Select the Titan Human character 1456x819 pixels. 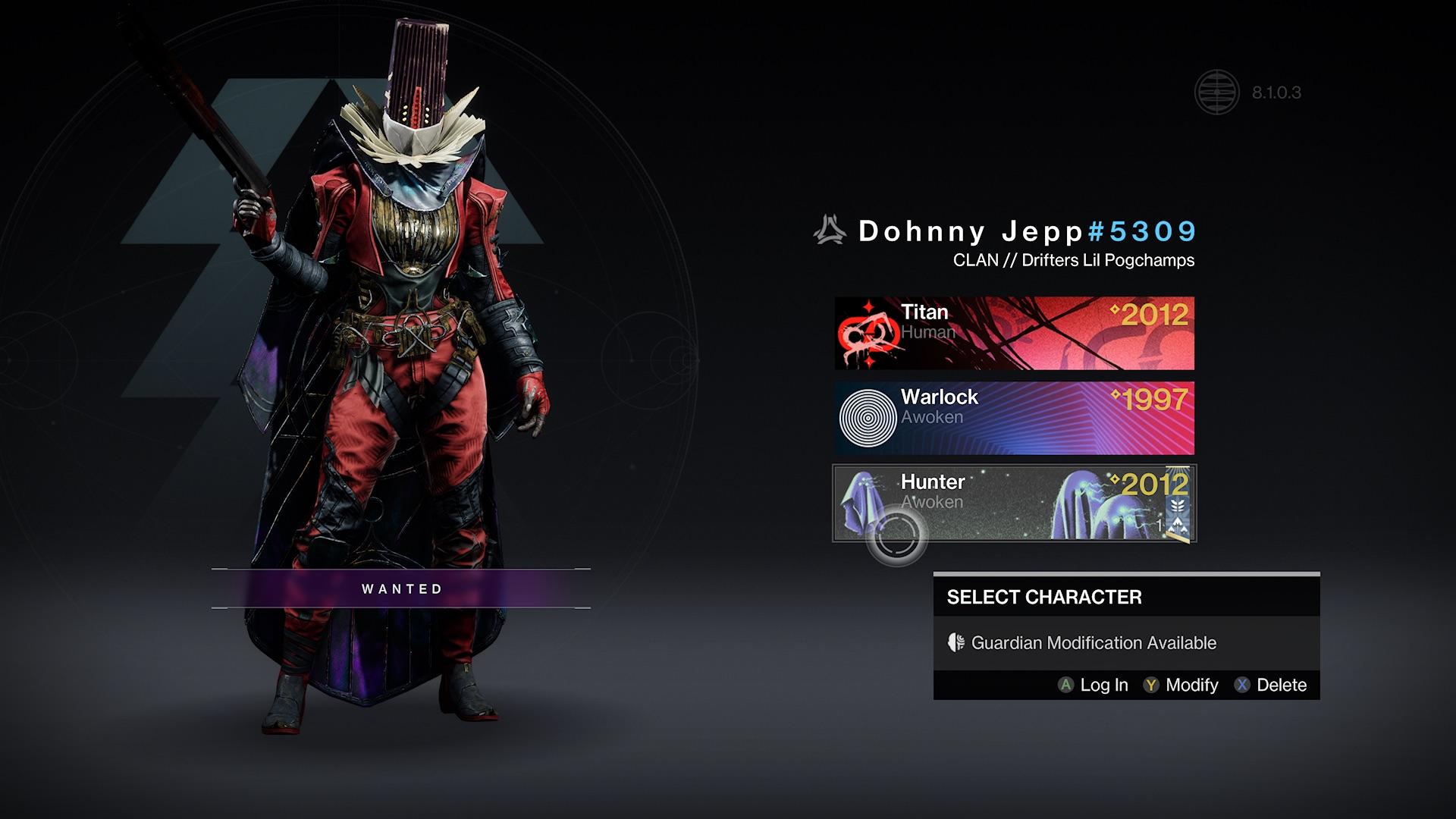[x=1014, y=333]
